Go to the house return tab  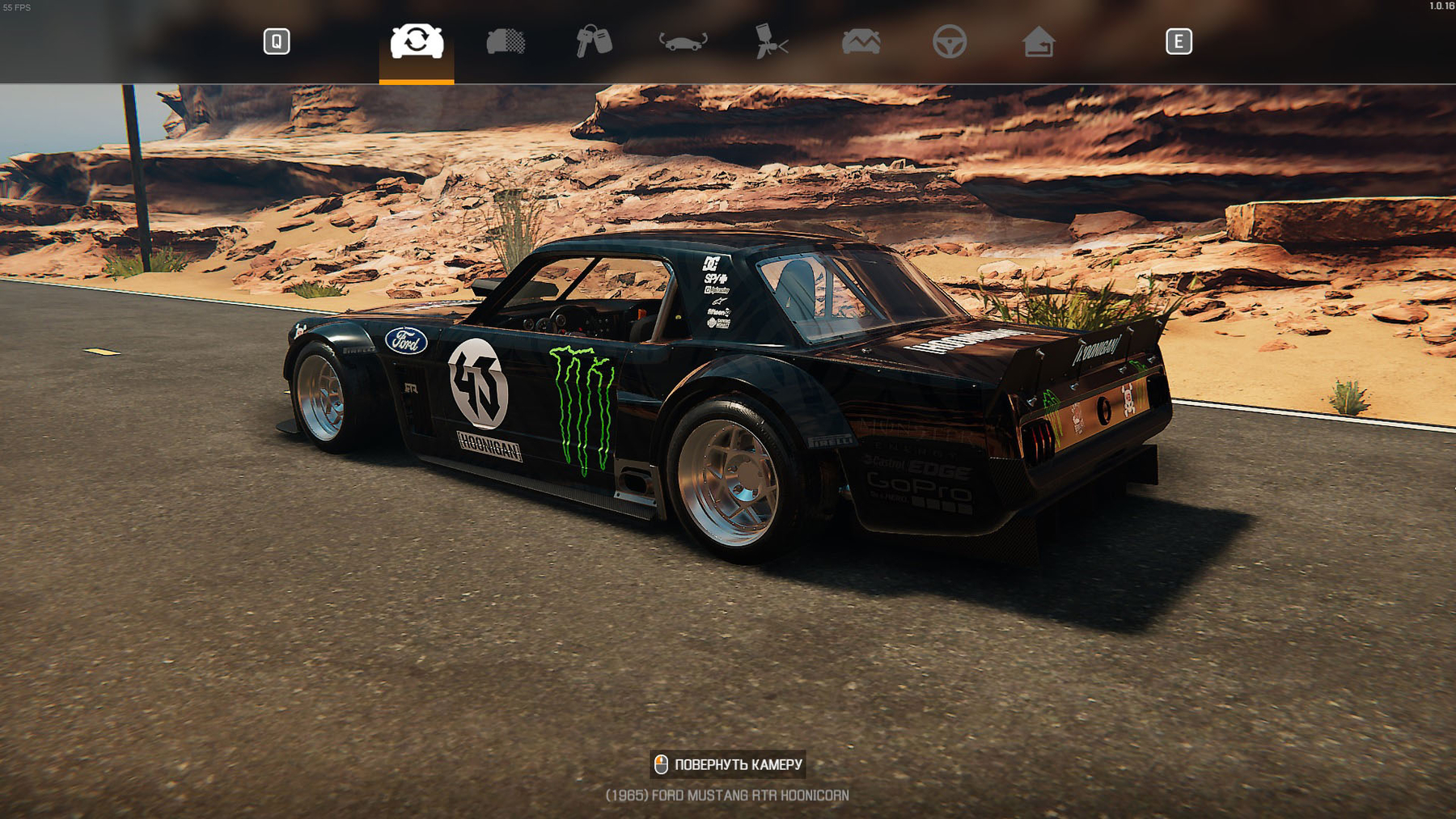coord(1039,41)
